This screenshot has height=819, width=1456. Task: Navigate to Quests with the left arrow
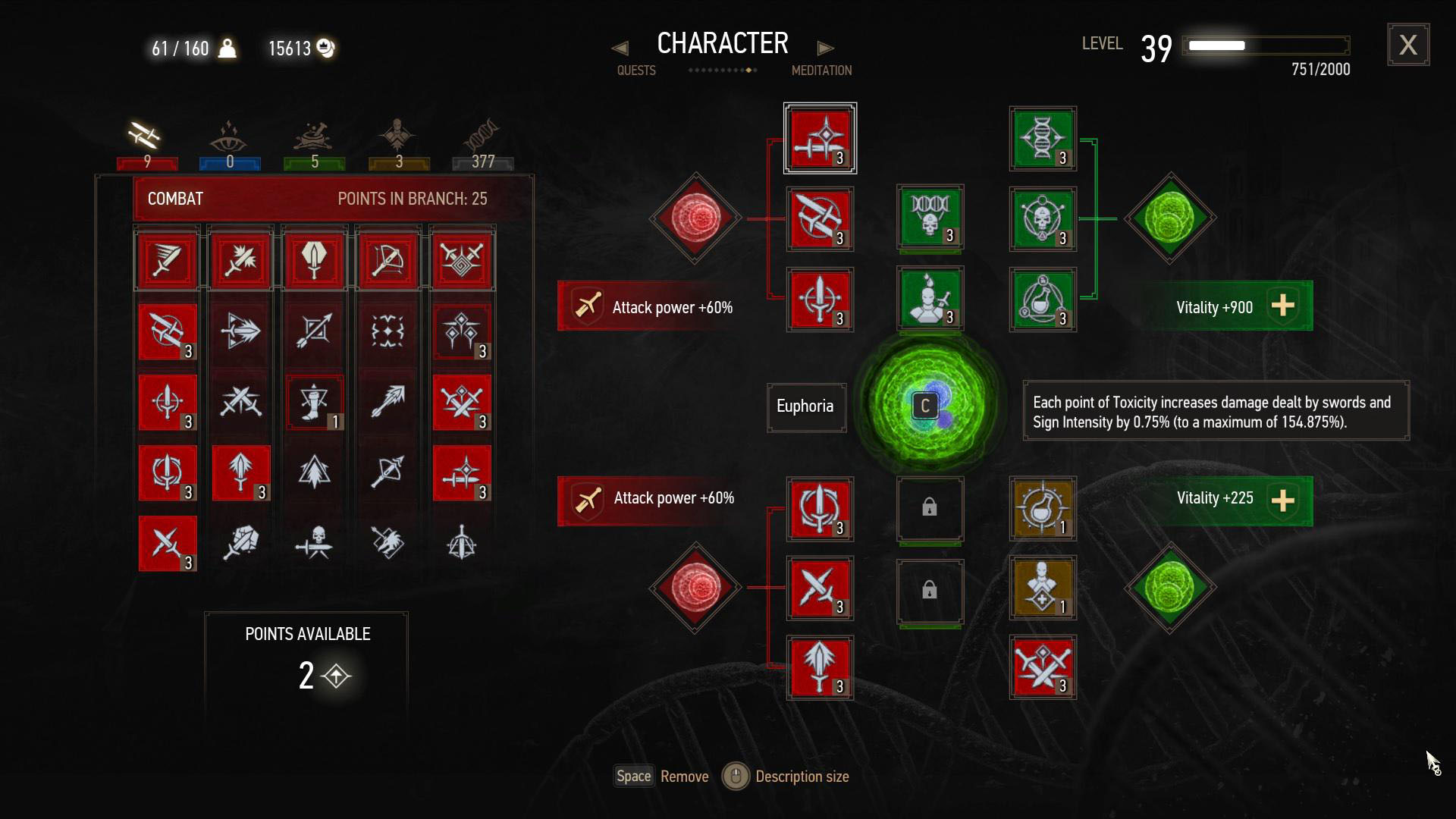coord(621,47)
